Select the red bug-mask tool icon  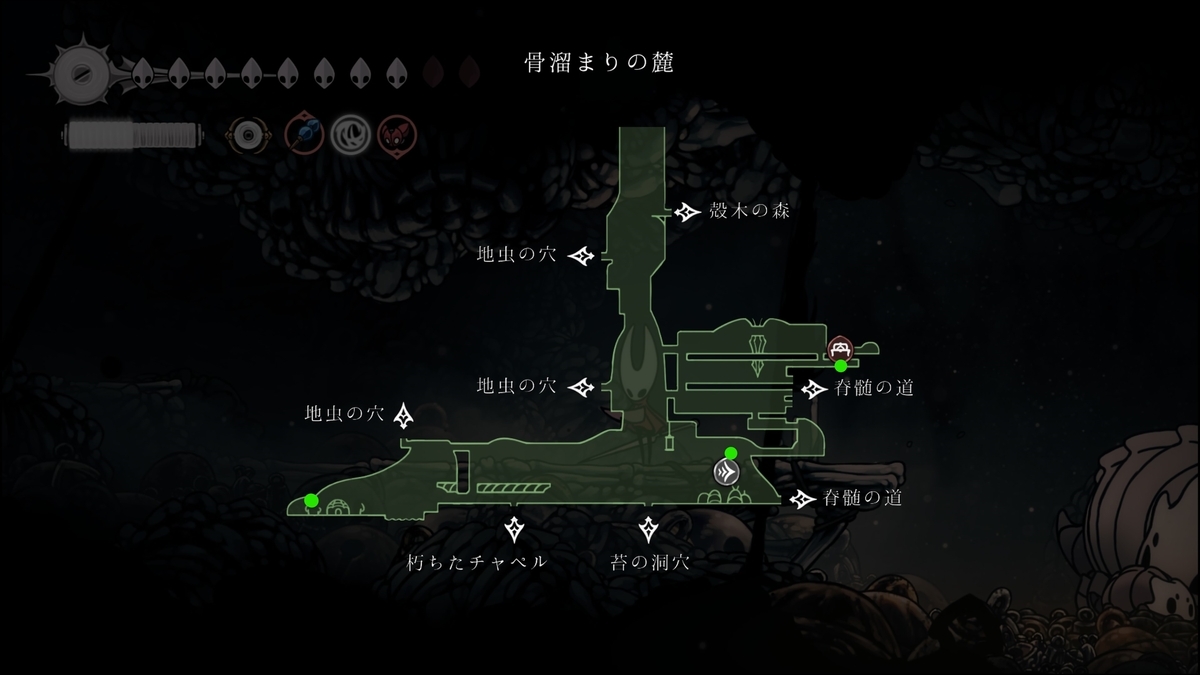pyautogui.click(x=397, y=133)
